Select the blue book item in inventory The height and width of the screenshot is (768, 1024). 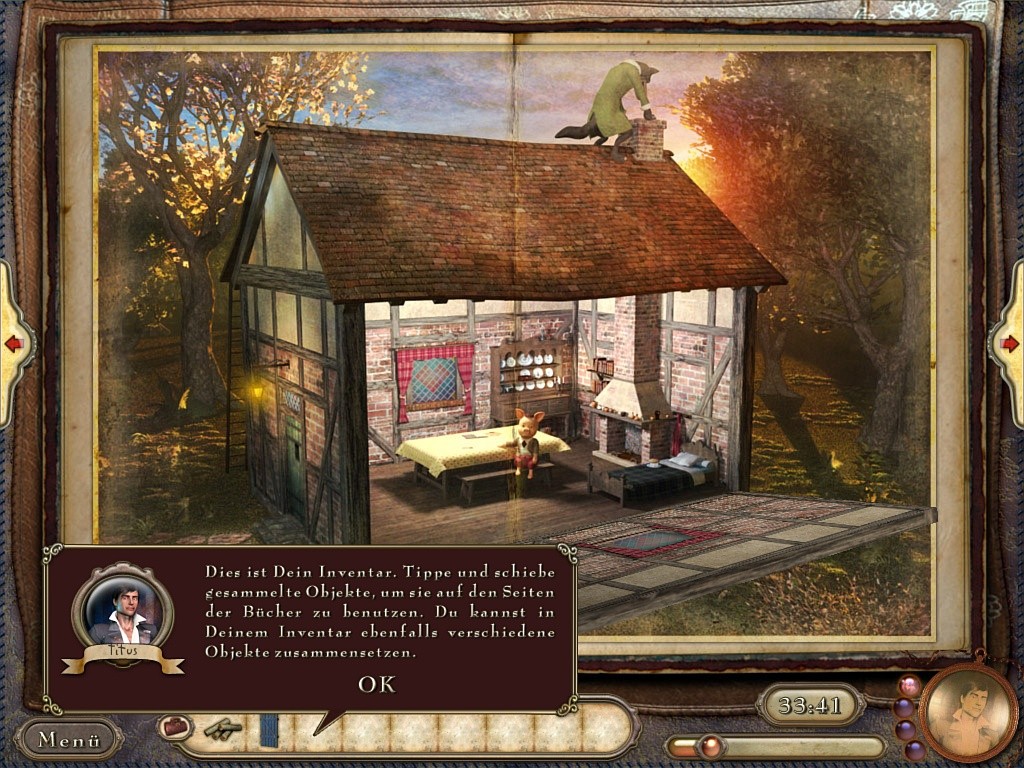pos(269,729)
